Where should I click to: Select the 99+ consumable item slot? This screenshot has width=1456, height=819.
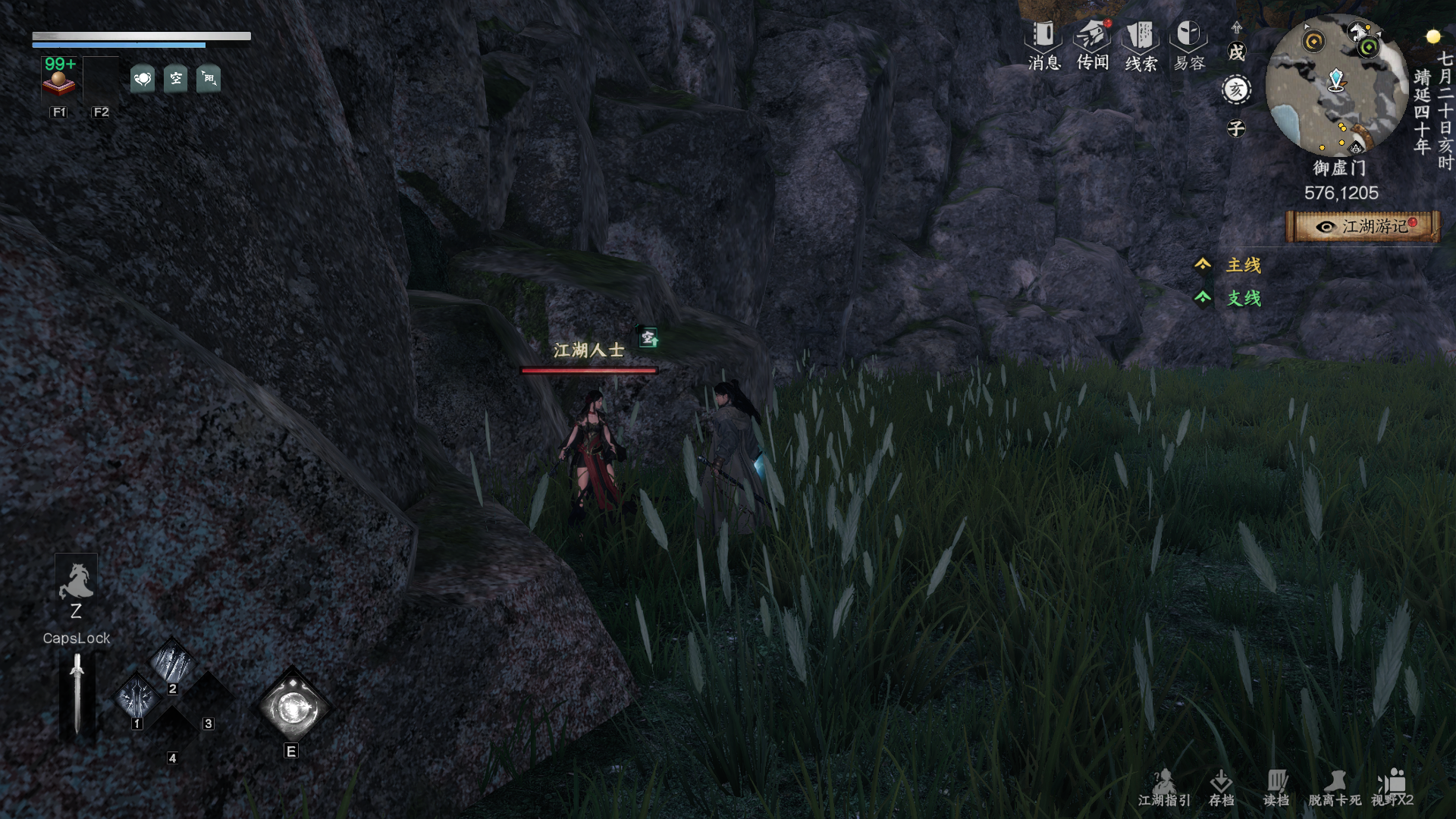[59, 77]
